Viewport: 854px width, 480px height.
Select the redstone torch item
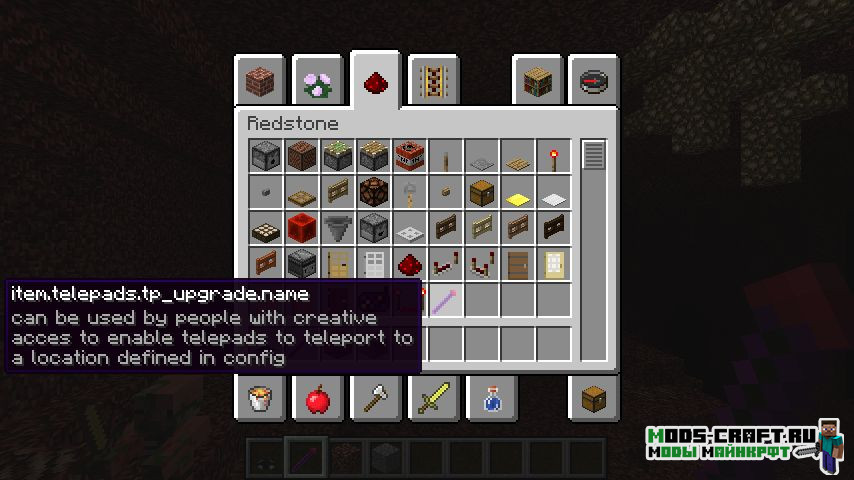[x=553, y=156]
